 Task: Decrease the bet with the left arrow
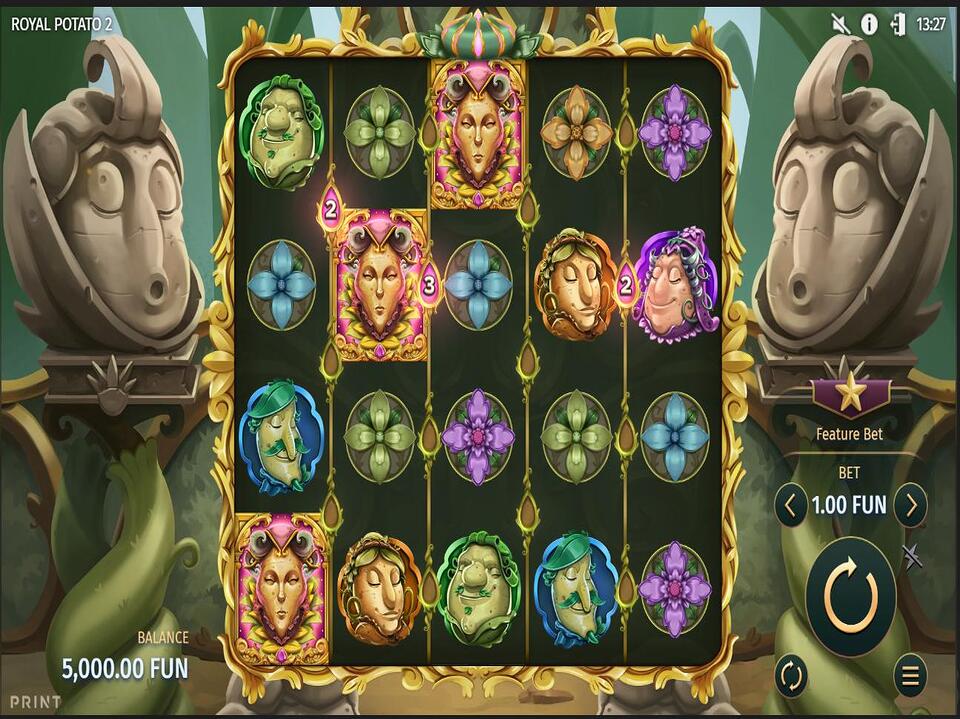click(790, 505)
